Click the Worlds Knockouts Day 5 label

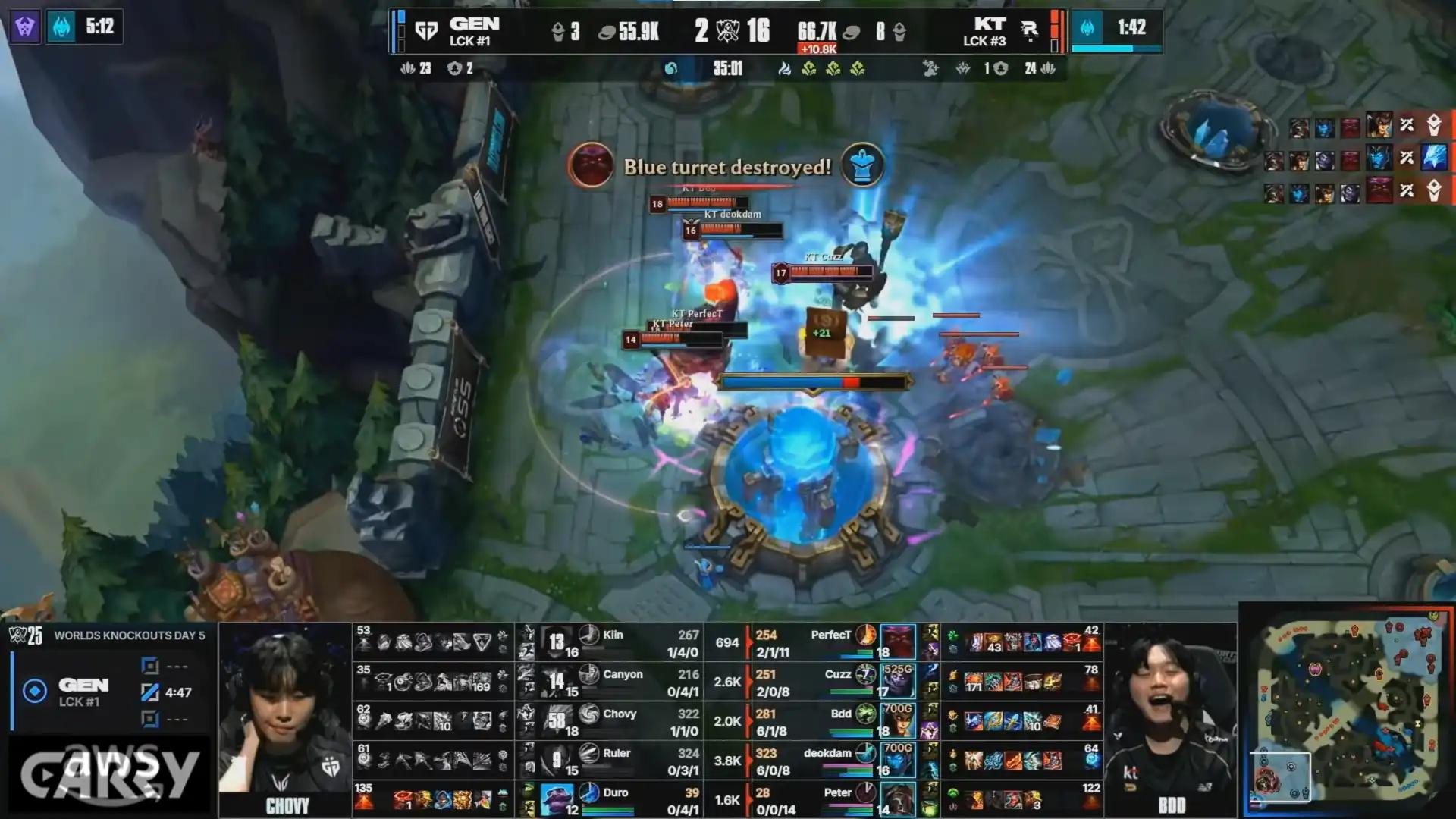[x=129, y=635]
